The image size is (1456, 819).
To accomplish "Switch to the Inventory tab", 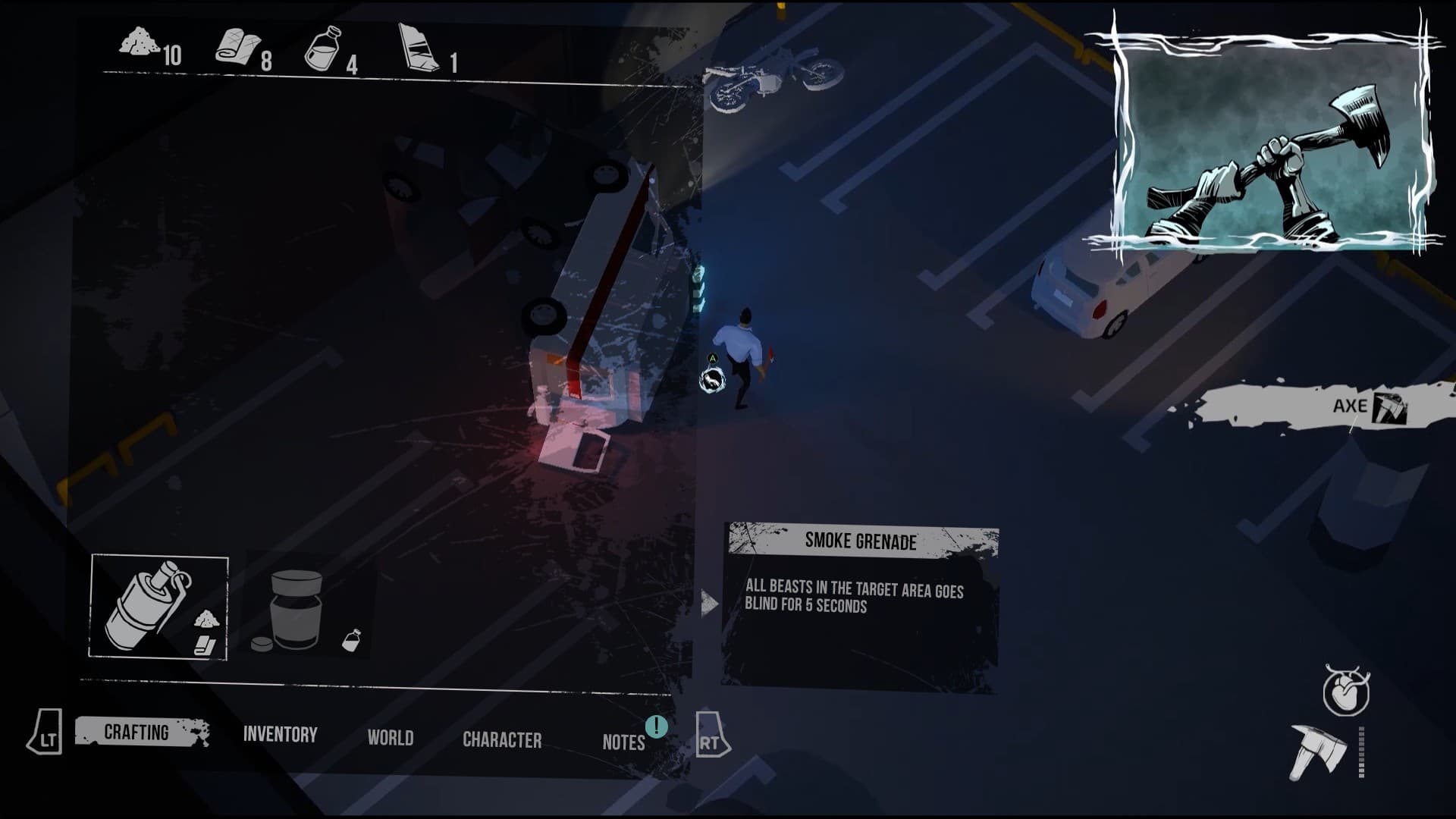I will pos(280,733).
